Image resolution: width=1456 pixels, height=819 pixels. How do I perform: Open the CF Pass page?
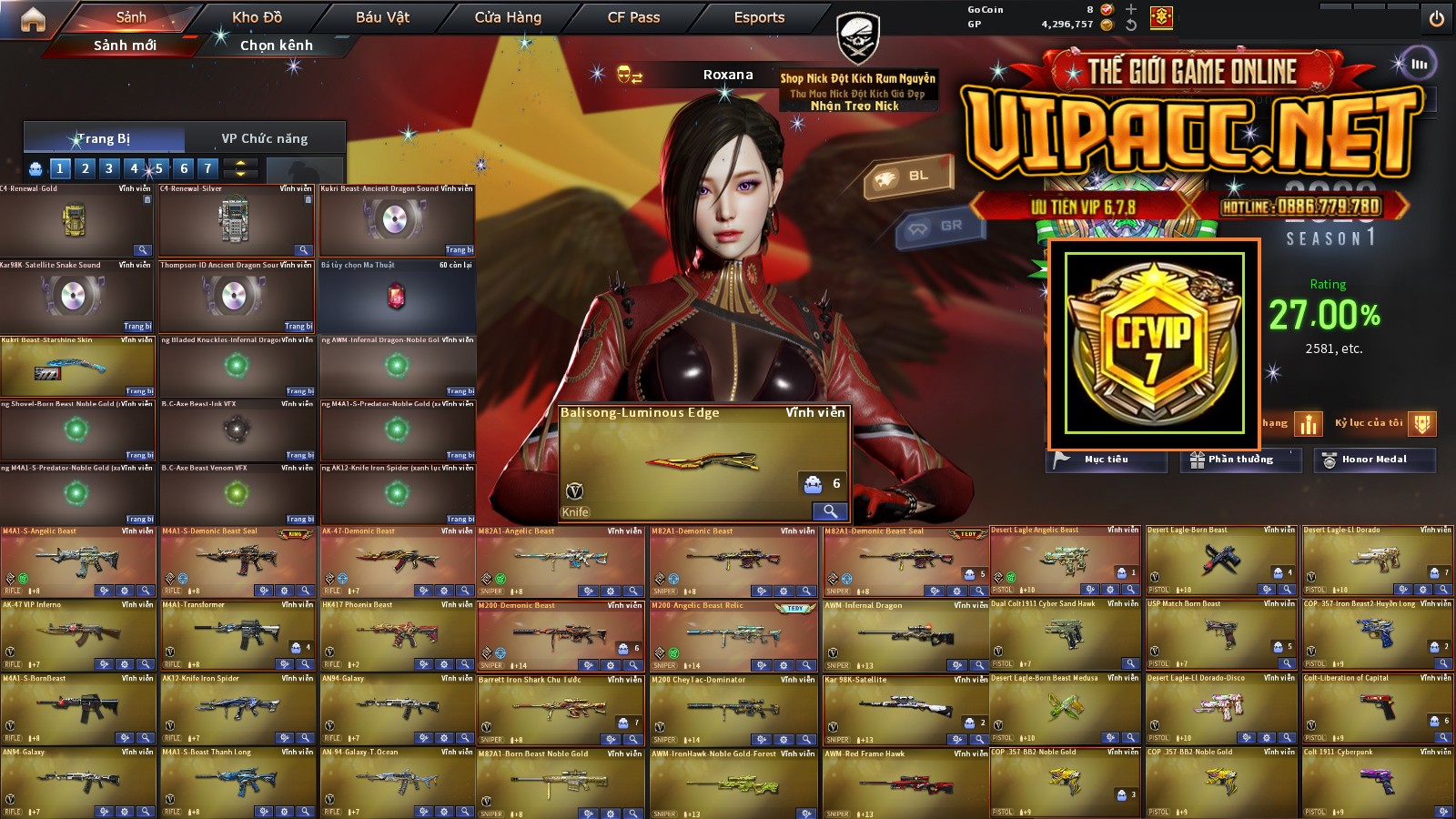(633, 17)
